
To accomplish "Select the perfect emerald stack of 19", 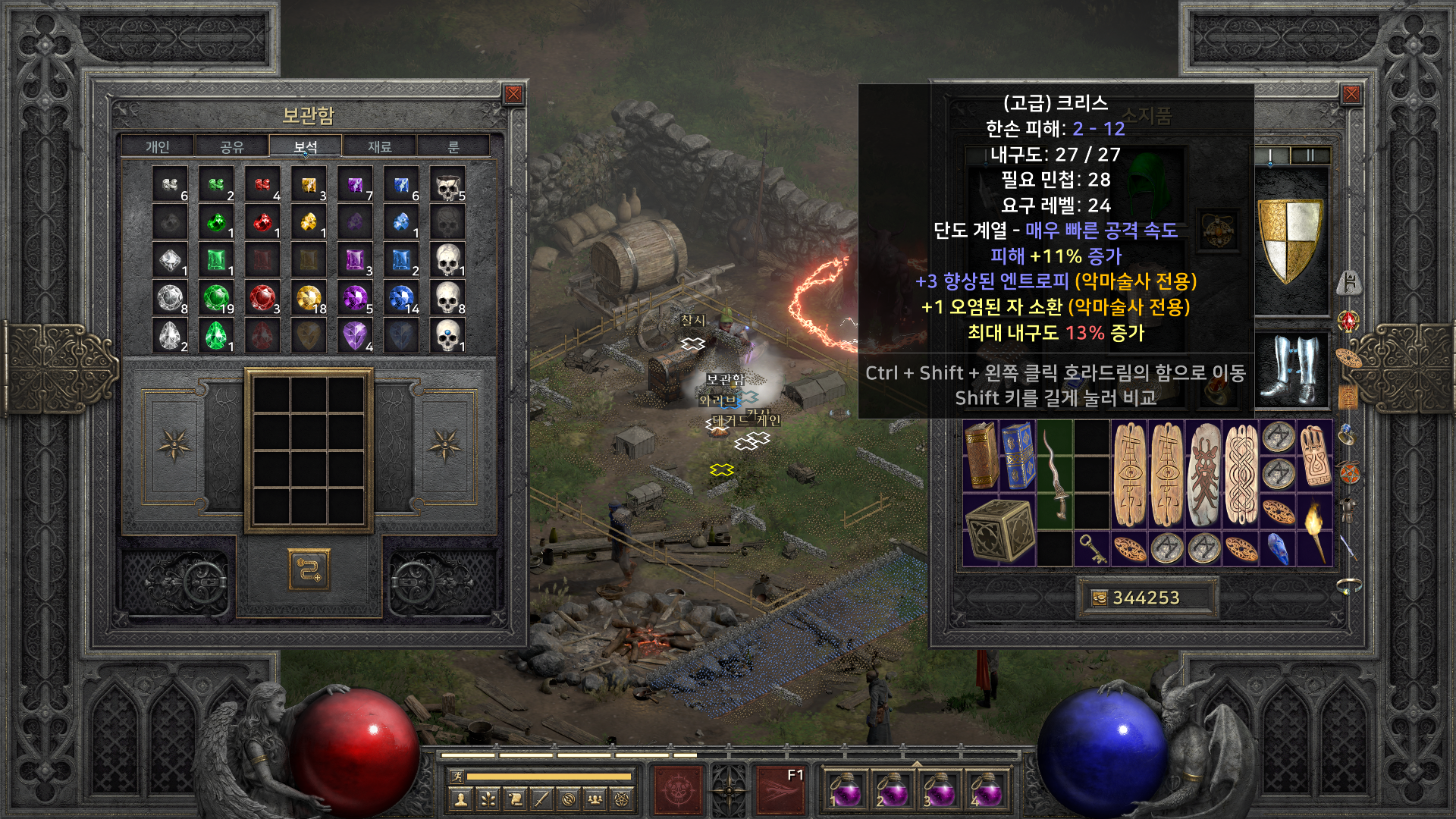I will 217,298.
